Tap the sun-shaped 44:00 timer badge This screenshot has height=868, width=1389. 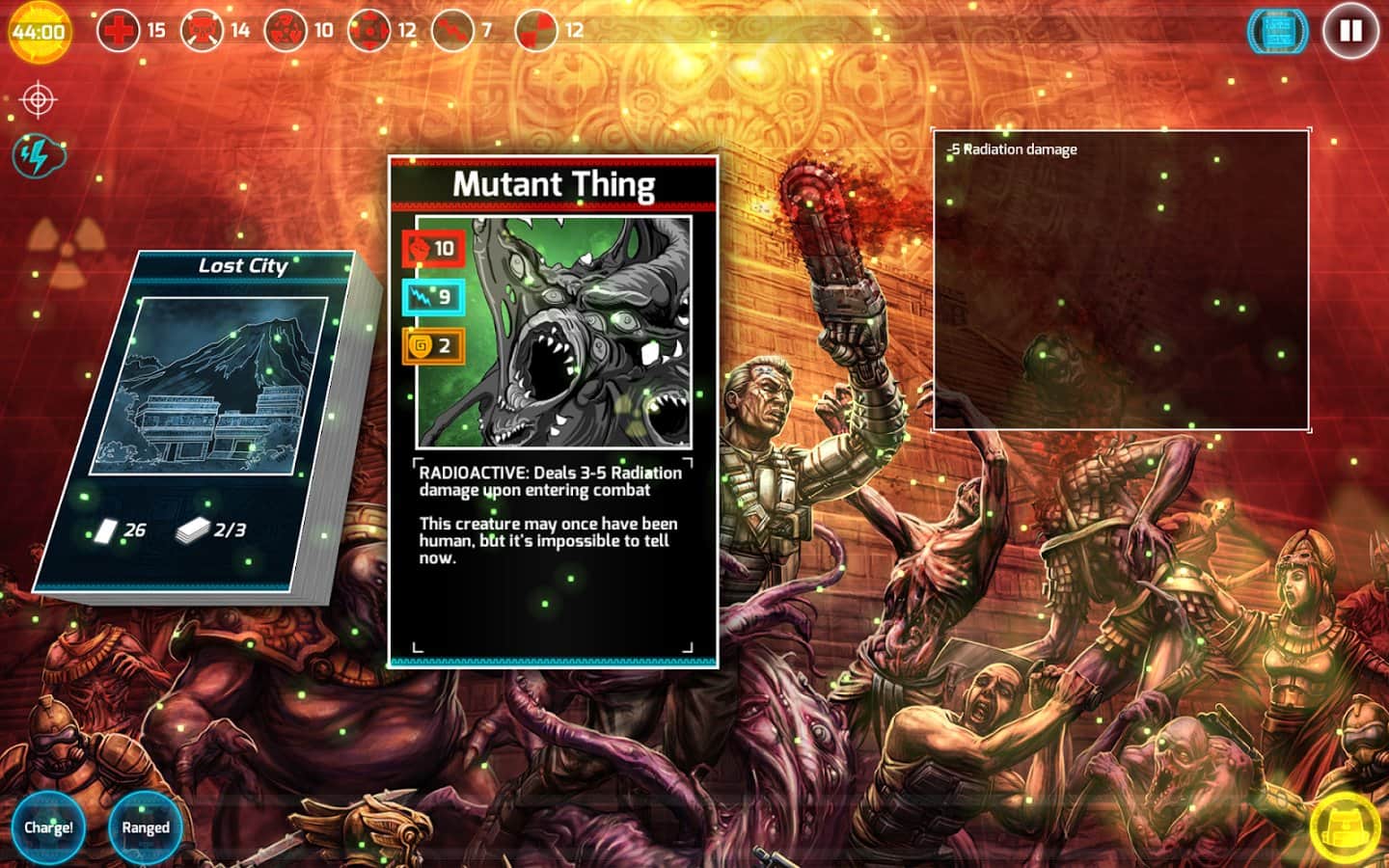coord(40,31)
